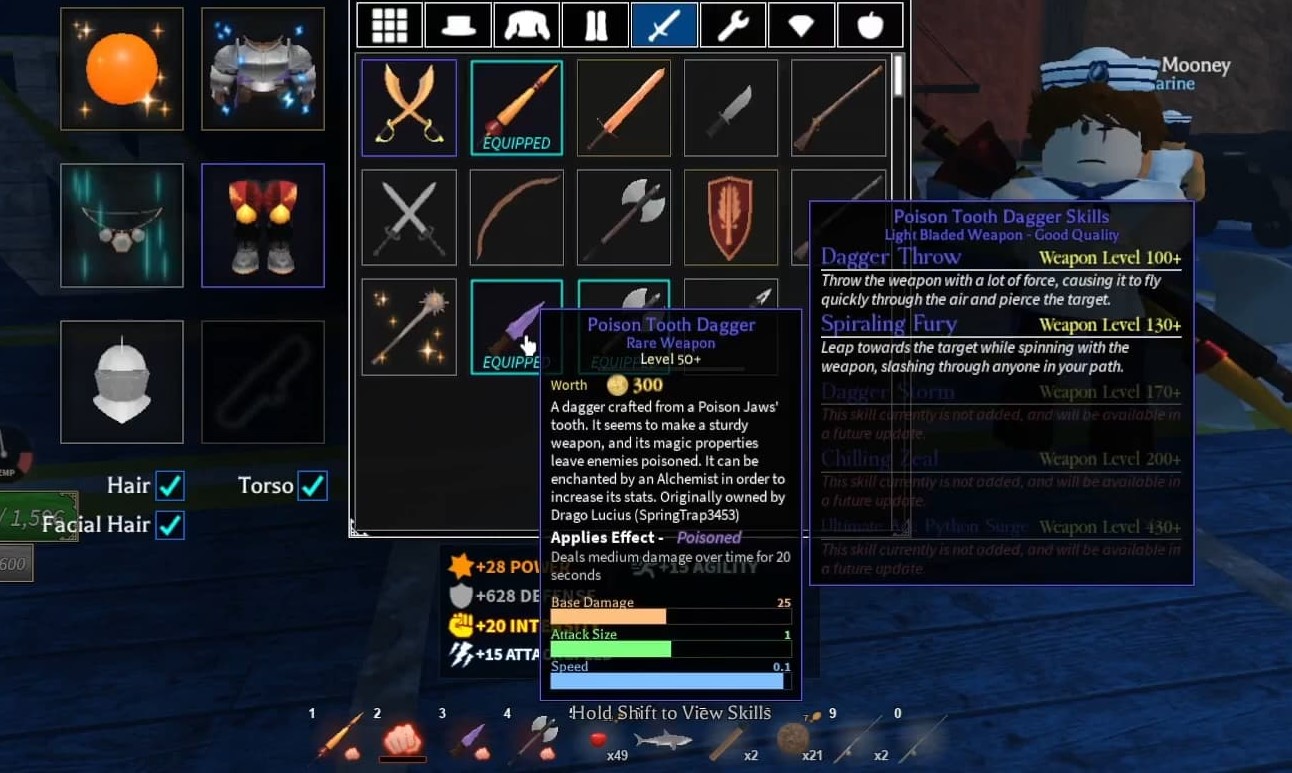Uncheck the Hair checkbox
Screen dimensions: 1292x773
click(x=171, y=484)
